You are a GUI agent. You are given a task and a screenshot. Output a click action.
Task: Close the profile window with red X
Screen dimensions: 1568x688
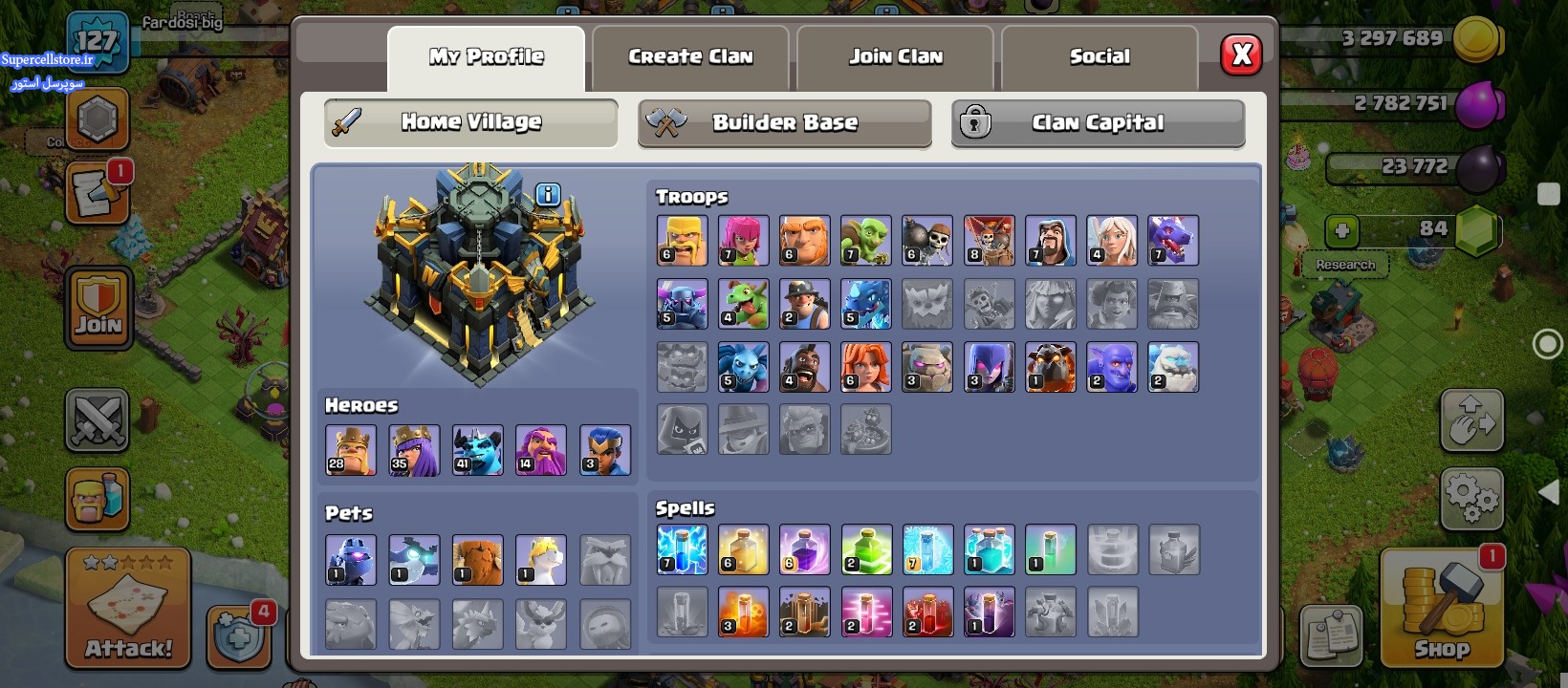pyautogui.click(x=1242, y=54)
